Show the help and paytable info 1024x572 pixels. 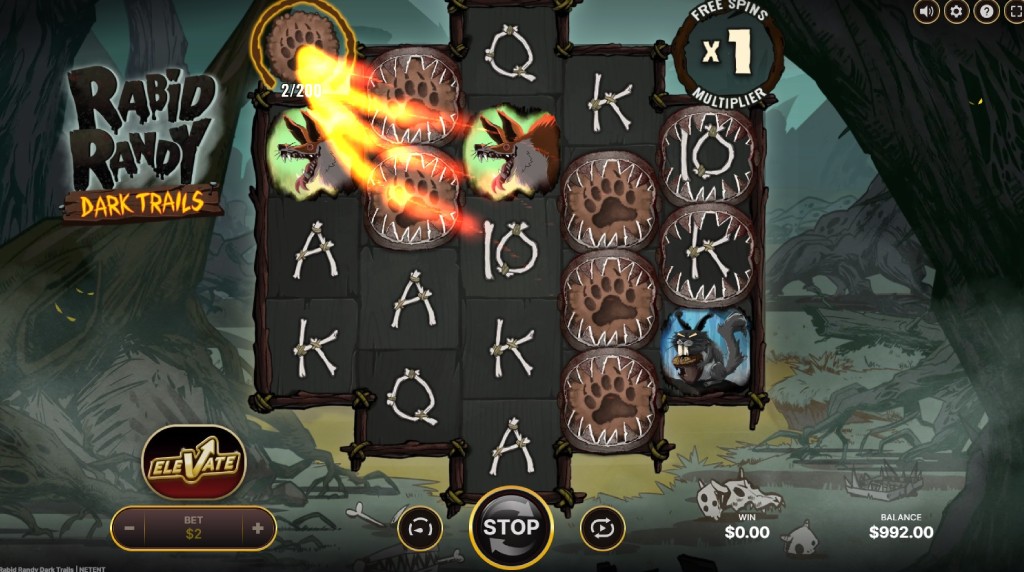tap(985, 12)
